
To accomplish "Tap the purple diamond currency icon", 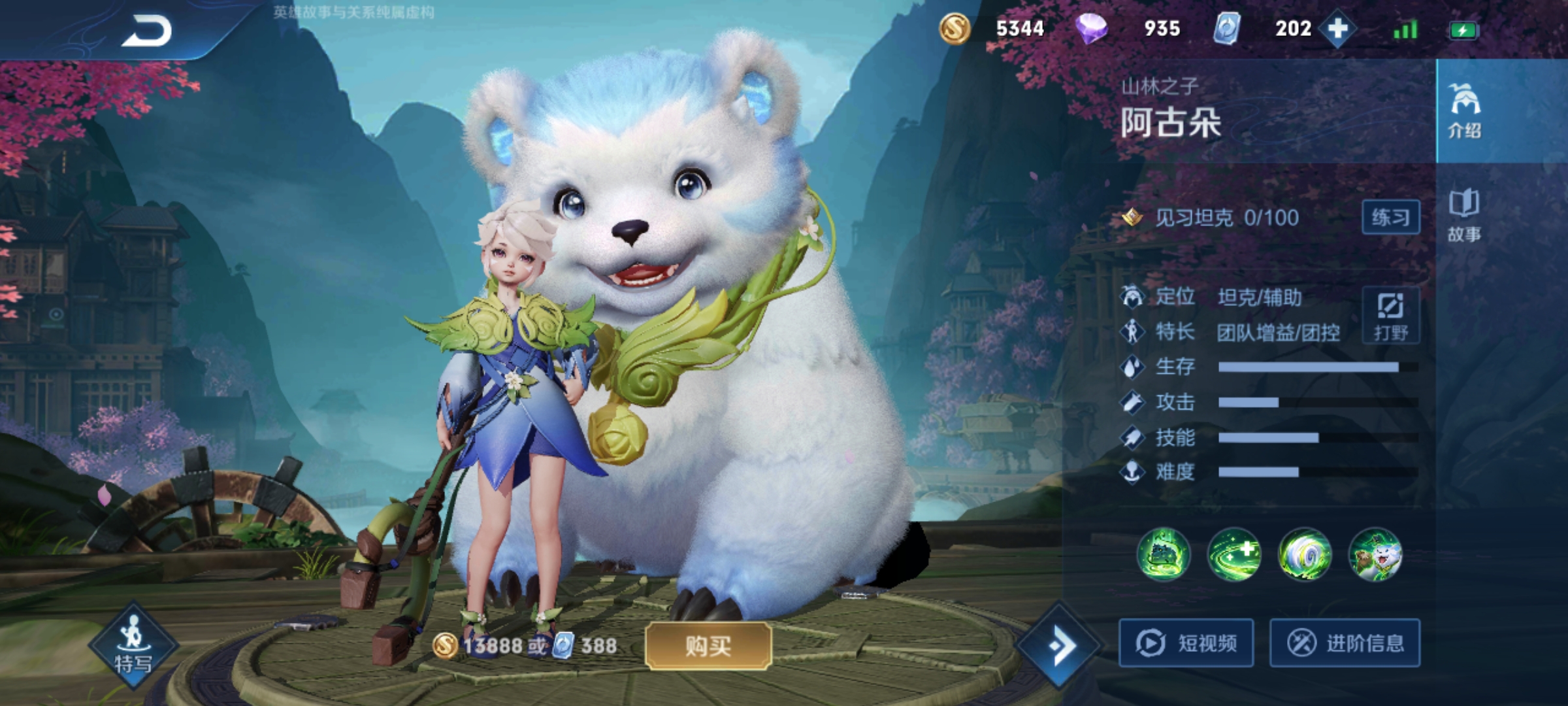I will (x=1091, y=29).
